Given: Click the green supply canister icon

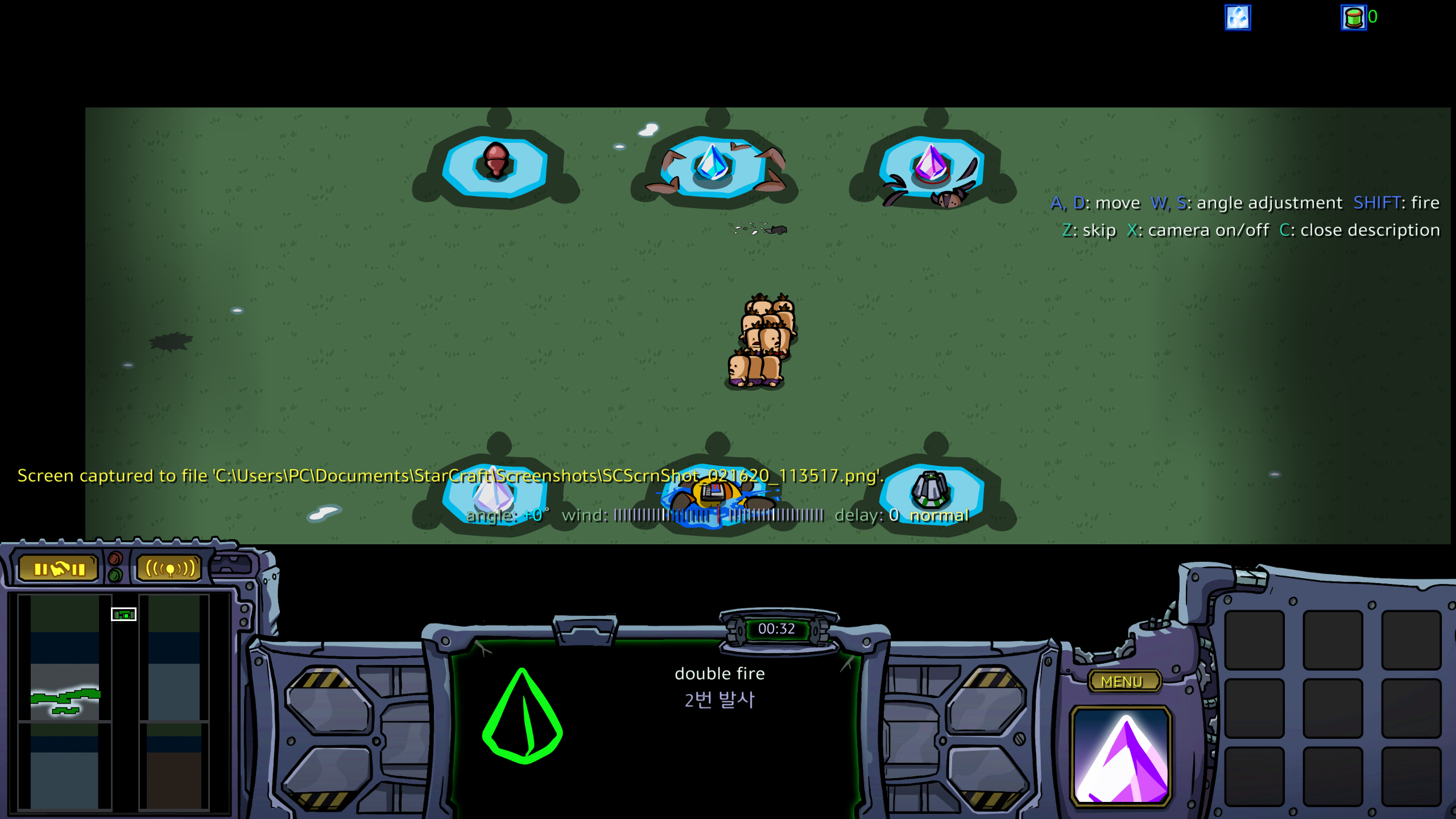Looking at the screenshot, I should 1354,17.
